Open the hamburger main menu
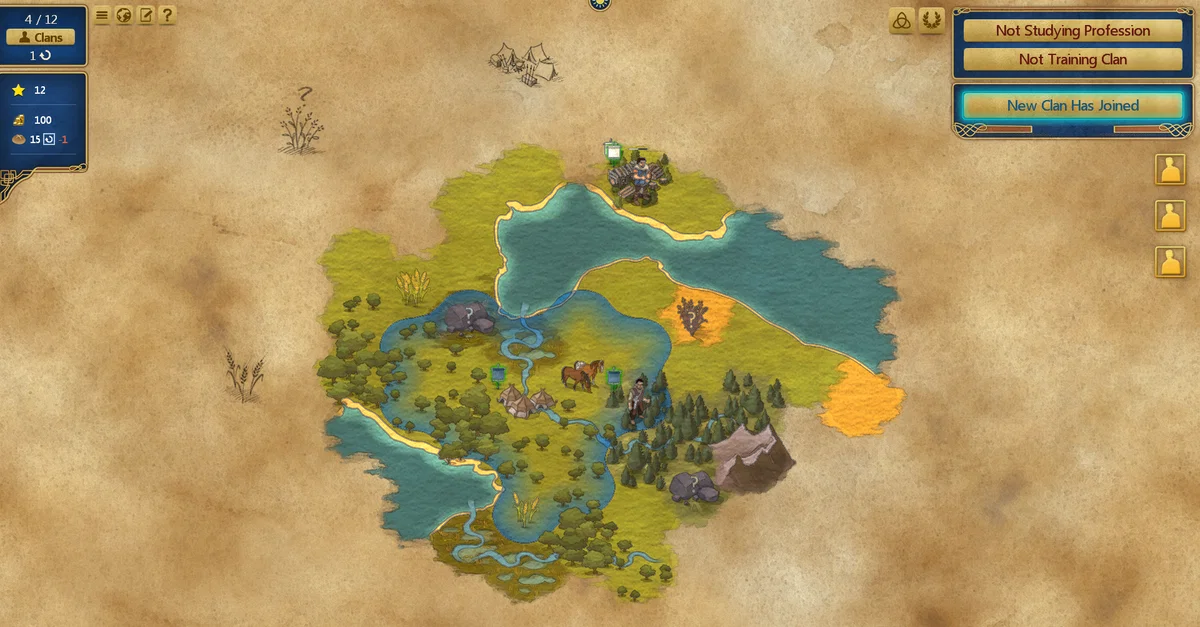 [x=102, y=15]
